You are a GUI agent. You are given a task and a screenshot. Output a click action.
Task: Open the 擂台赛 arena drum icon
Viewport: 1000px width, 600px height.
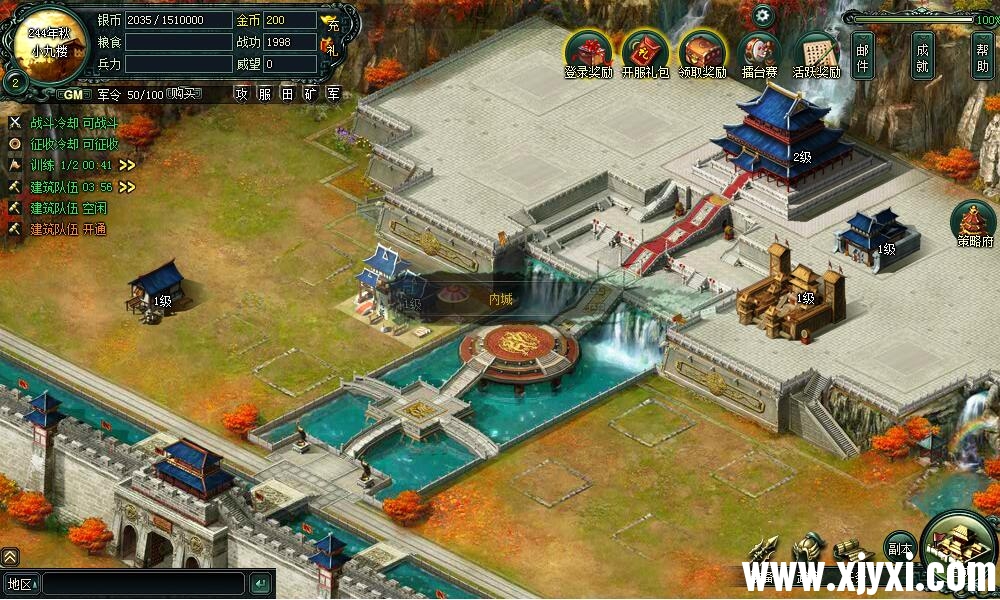[x=759, y=52]
